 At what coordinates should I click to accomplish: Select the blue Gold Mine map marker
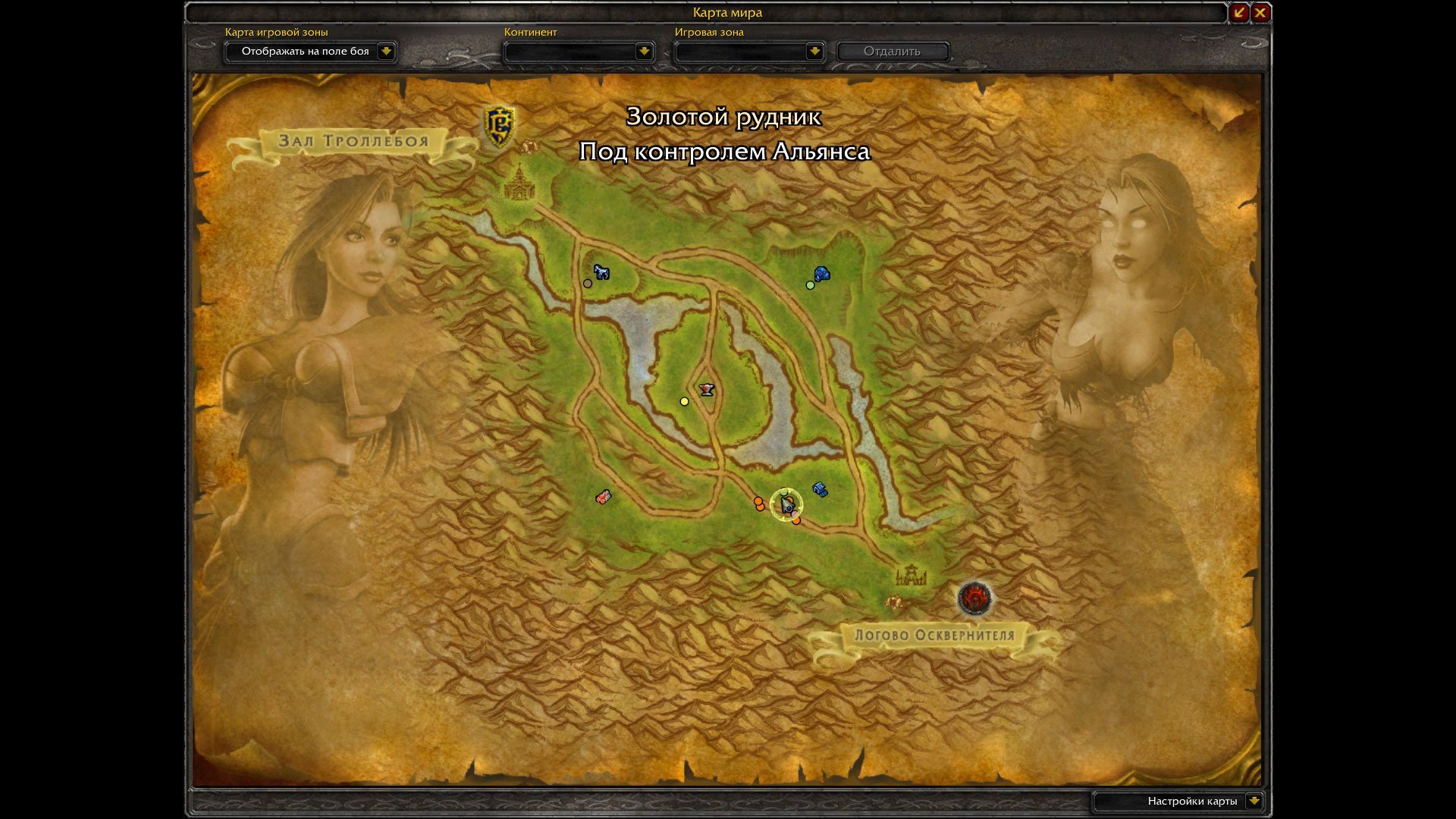[821, 274]
